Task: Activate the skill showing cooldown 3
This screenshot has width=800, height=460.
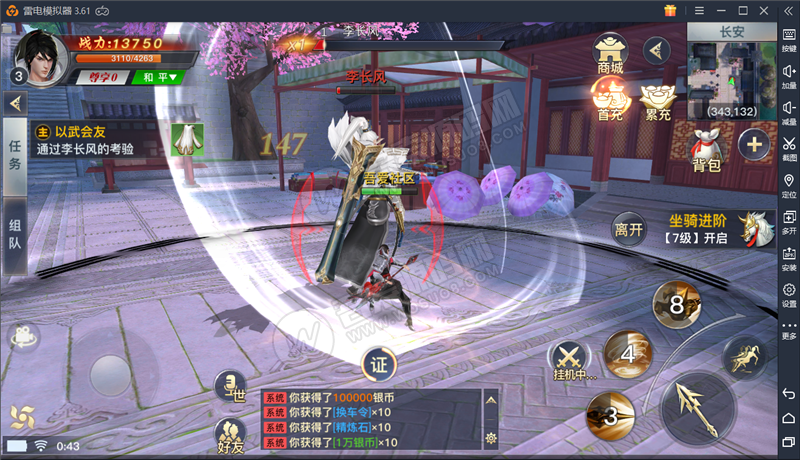Action: [610, 414]
